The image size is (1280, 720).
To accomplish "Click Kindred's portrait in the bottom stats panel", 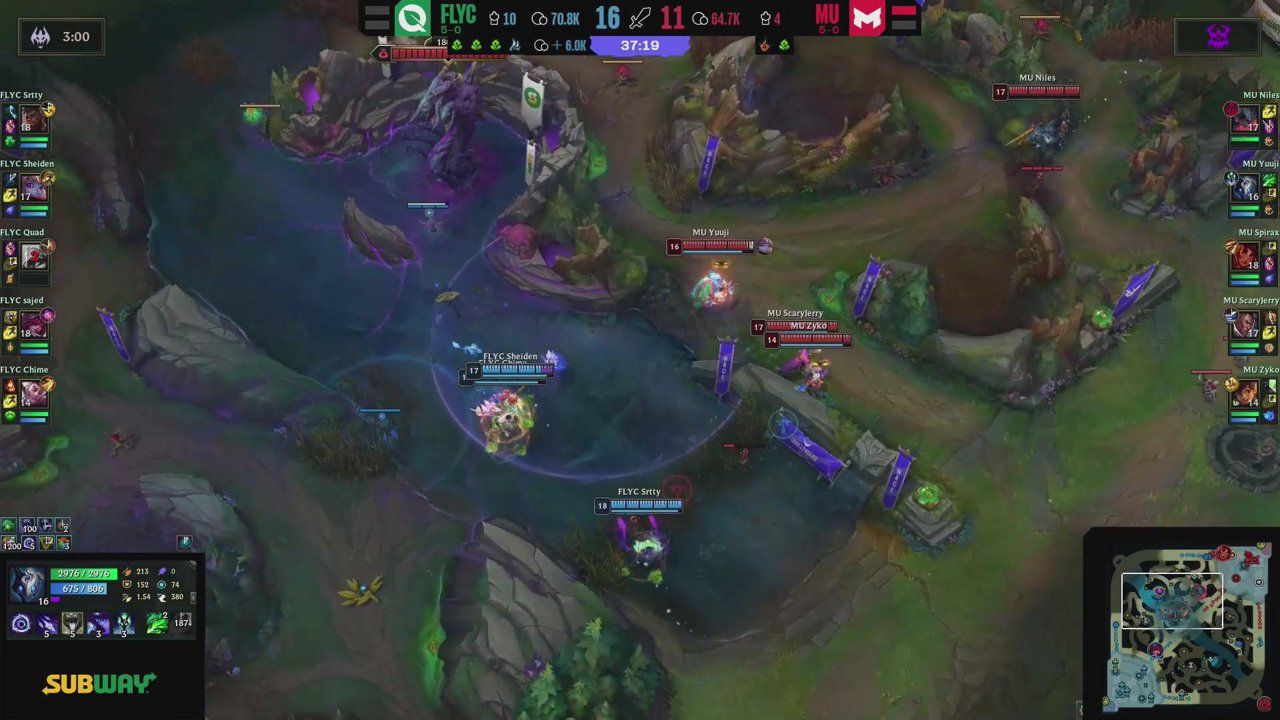I will point(27,582).
